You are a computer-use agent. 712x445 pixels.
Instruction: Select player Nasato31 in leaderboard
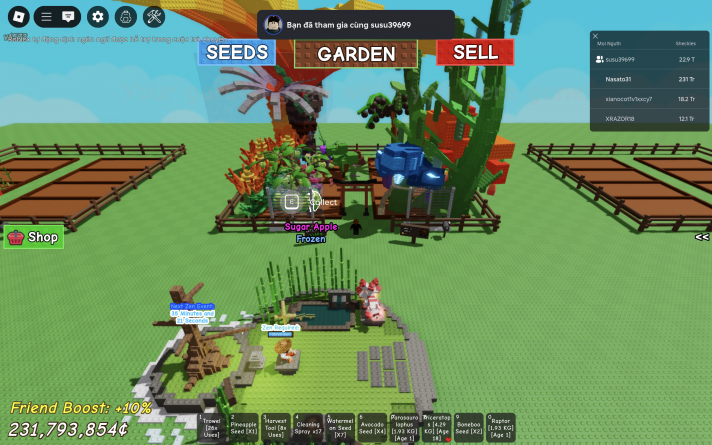pos(620,79)
